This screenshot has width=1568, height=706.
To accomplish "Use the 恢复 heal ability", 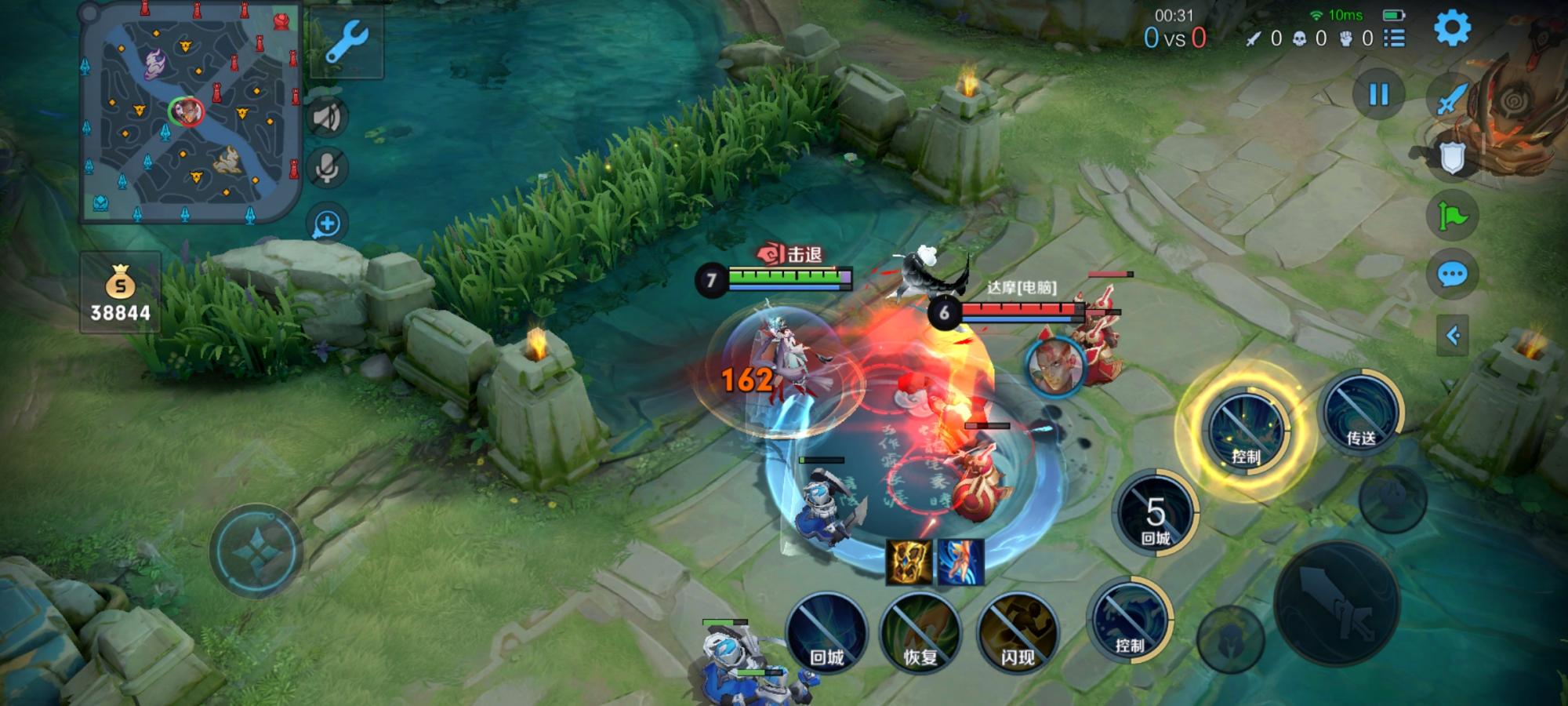I will [x=920, y=631].
